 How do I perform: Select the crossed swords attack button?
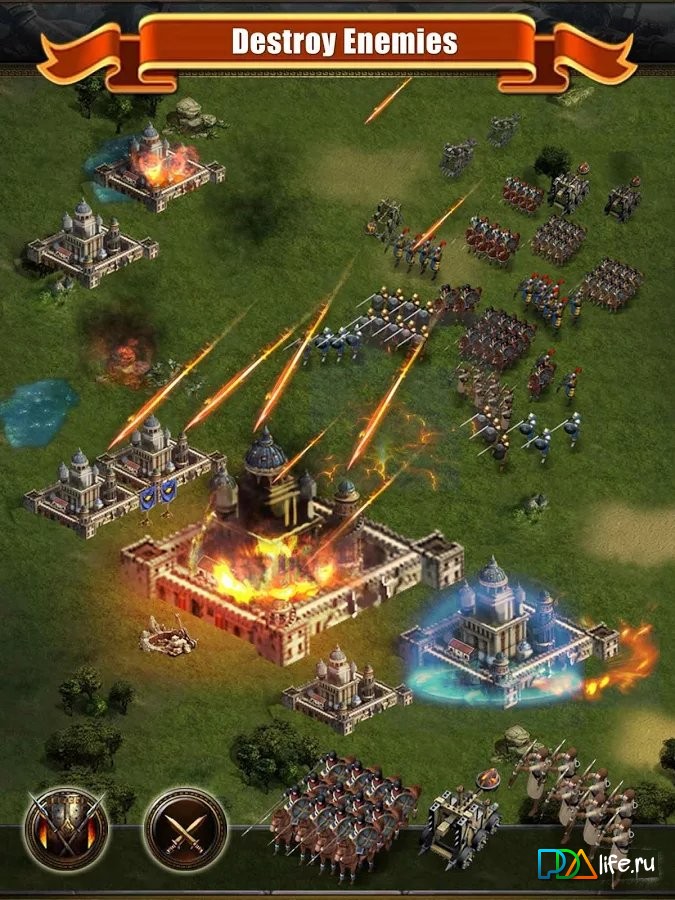tap(185, 829)
